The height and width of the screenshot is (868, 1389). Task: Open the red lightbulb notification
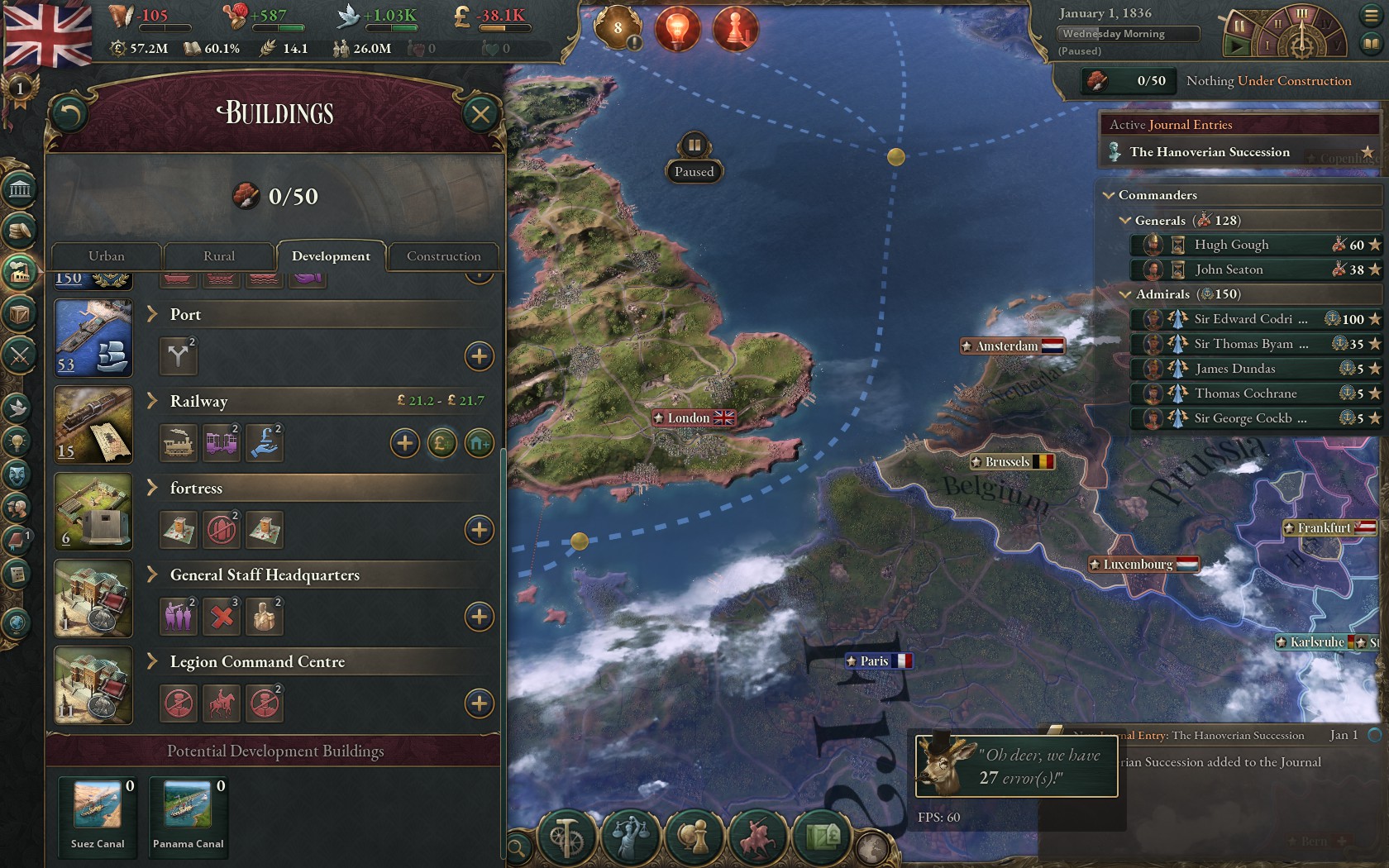point(677,29)
